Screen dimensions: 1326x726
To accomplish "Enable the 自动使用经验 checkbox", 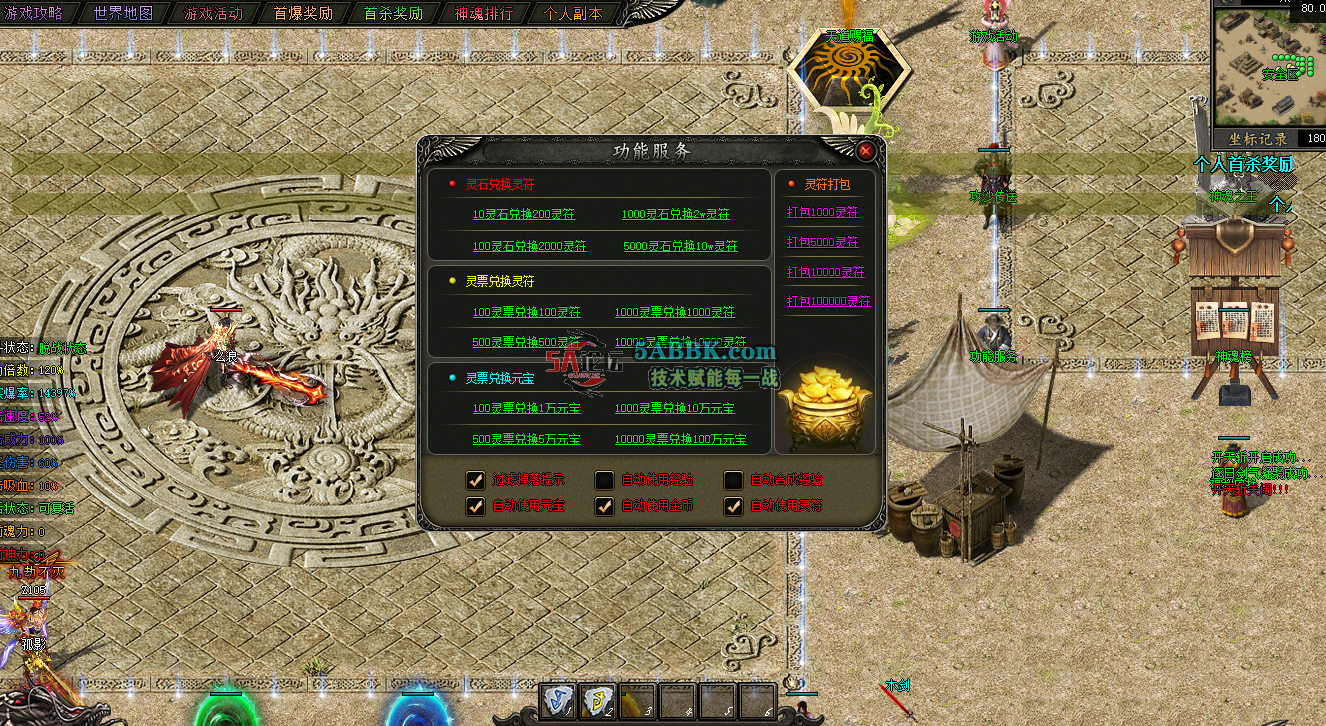I will click(x=603, y=481).
